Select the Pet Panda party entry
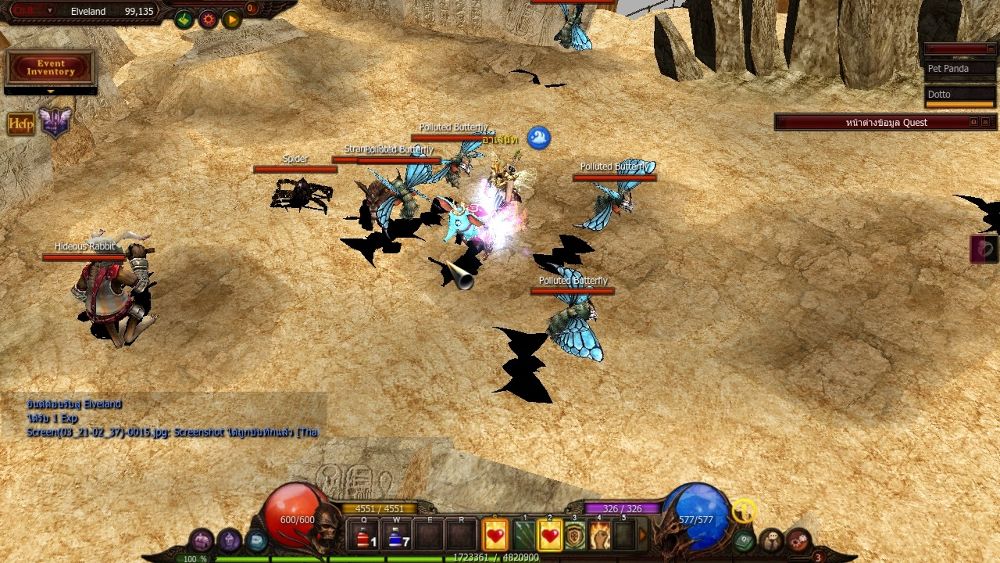Screen dimensions: 1000x563 click(960, 69)
